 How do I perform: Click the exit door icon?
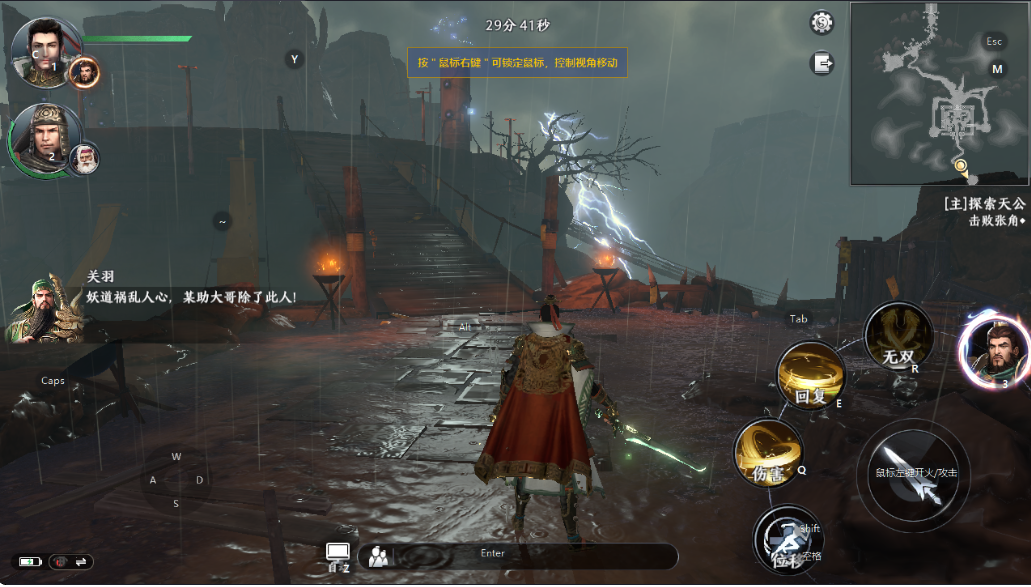[x=822, y=63]
